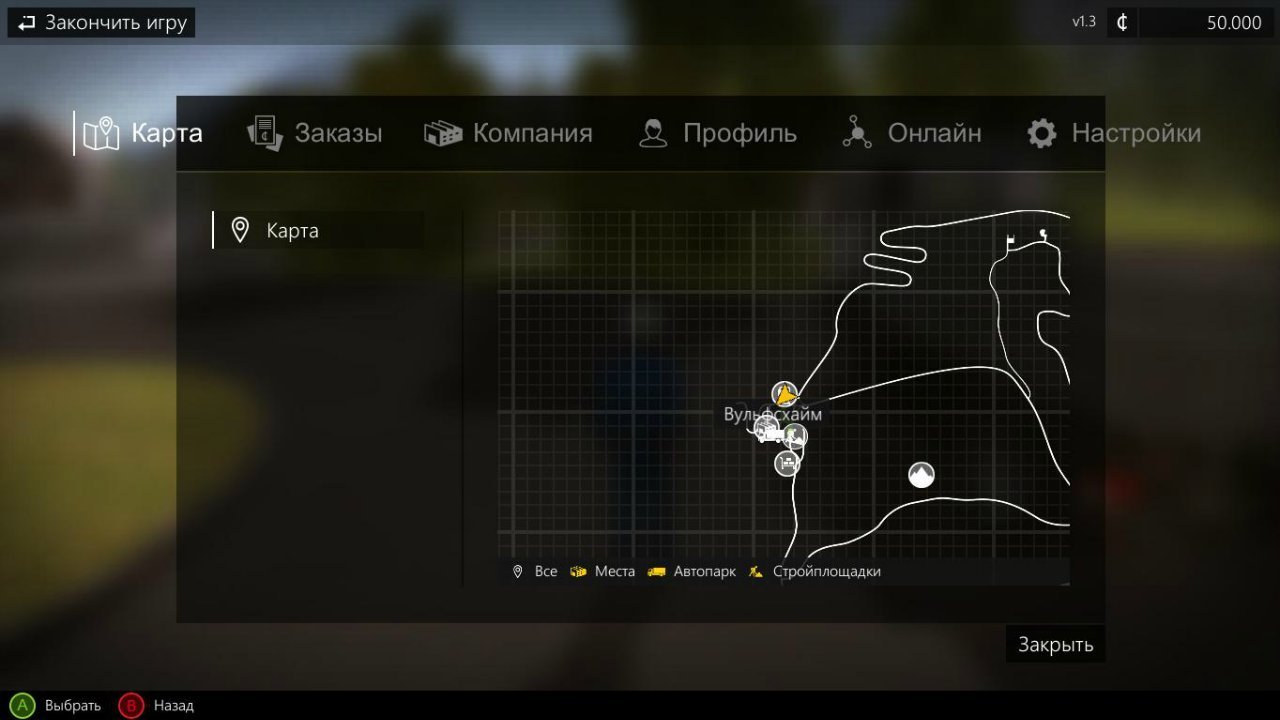Open the Профиль tab
Screen dimensions: 1280x720
pyautogui.click(x=718, y=132)
